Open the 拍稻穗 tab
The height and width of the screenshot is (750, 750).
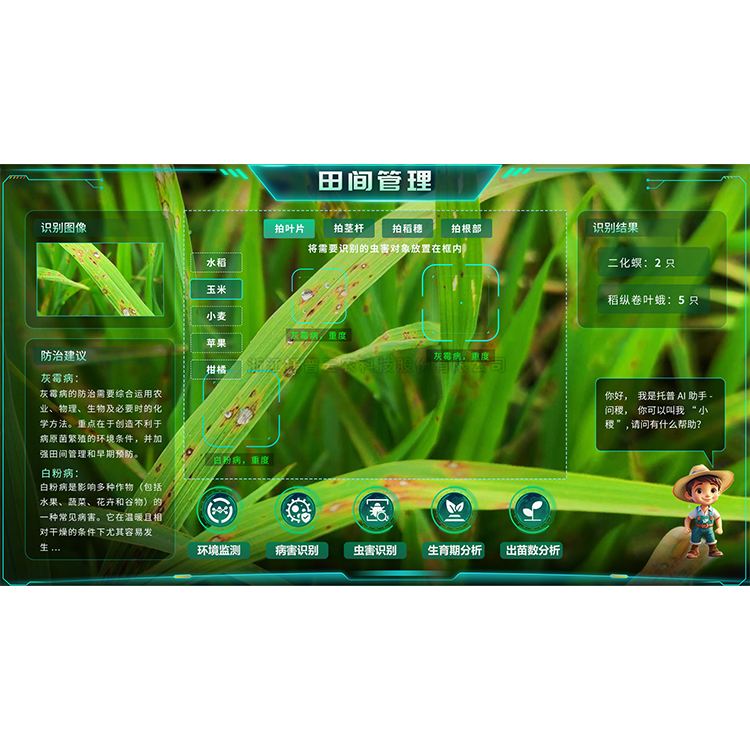pyautogui.click(x=407, y=228)
